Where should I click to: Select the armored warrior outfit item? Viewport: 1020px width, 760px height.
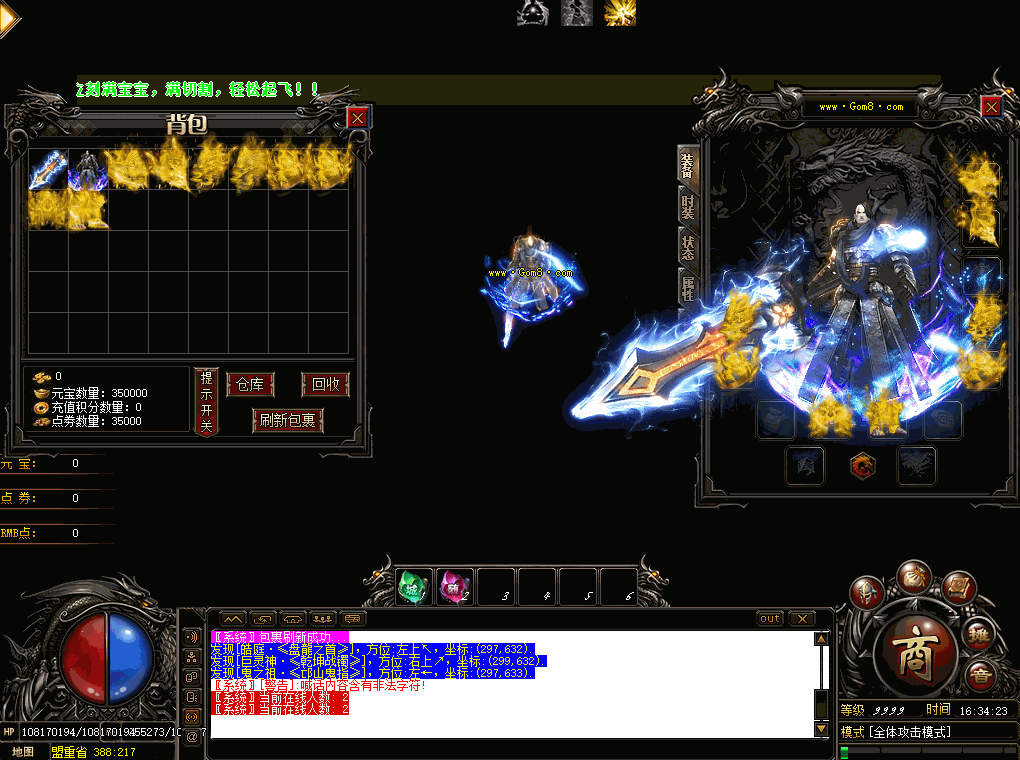pyautogui.click(x=87, y=169)
